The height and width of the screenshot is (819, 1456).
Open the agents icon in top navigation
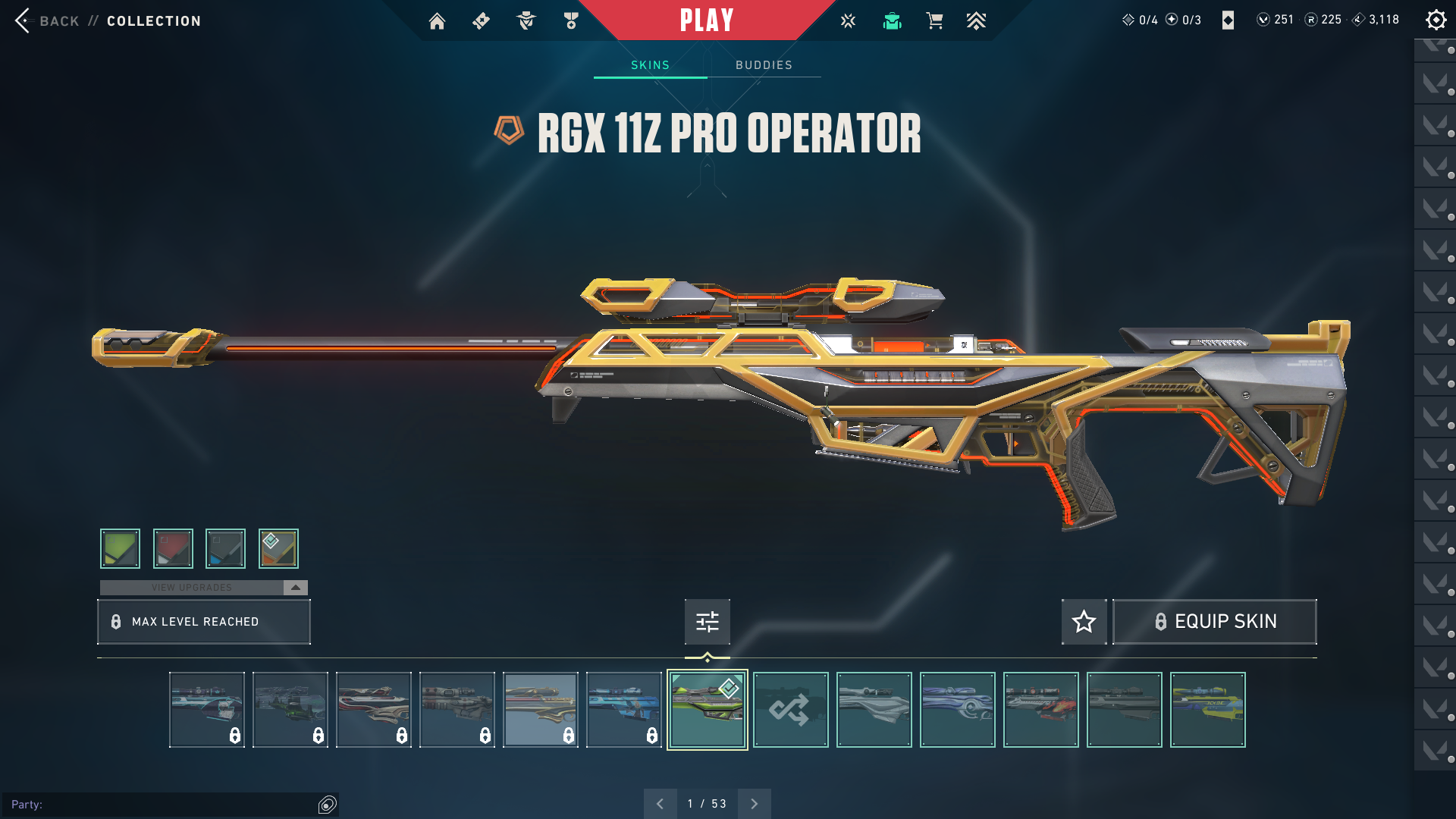pyautogui.click(x=526, y=21)
